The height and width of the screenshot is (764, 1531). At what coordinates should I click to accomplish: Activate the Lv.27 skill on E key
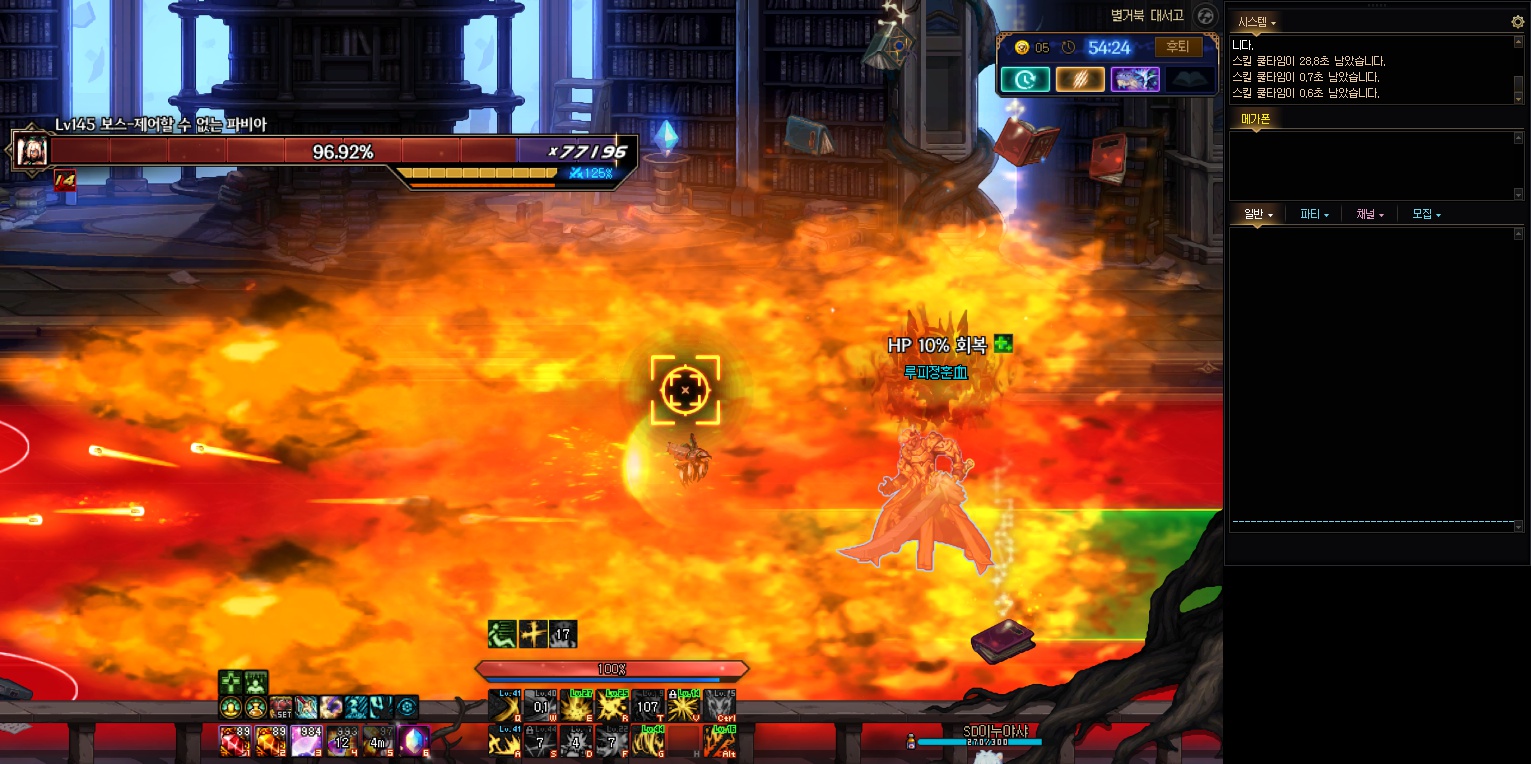[576, 706]
